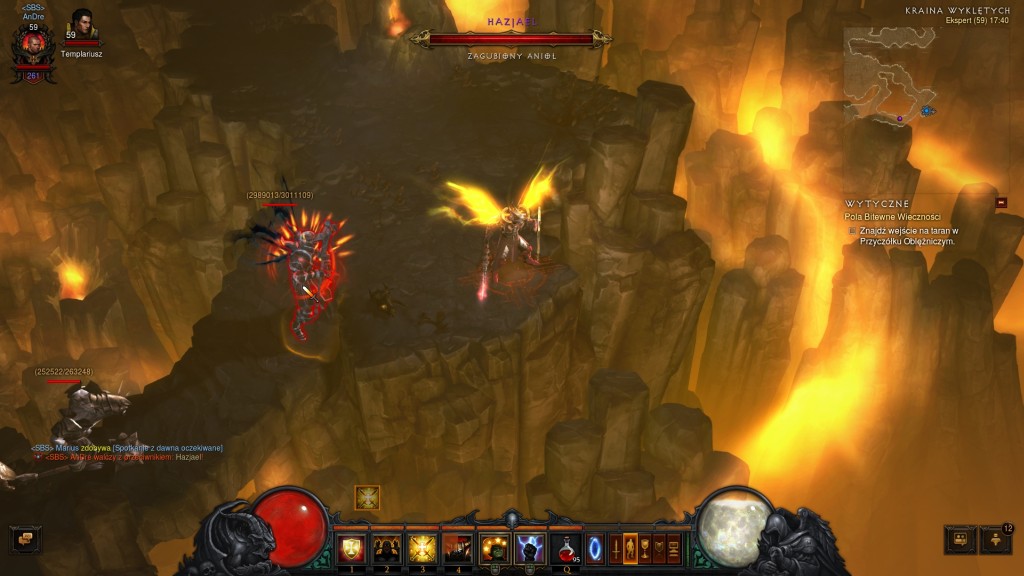Screen dimensions: 1024x576
Task: Open the game menu button beside the shield
Action: point(674,549)
